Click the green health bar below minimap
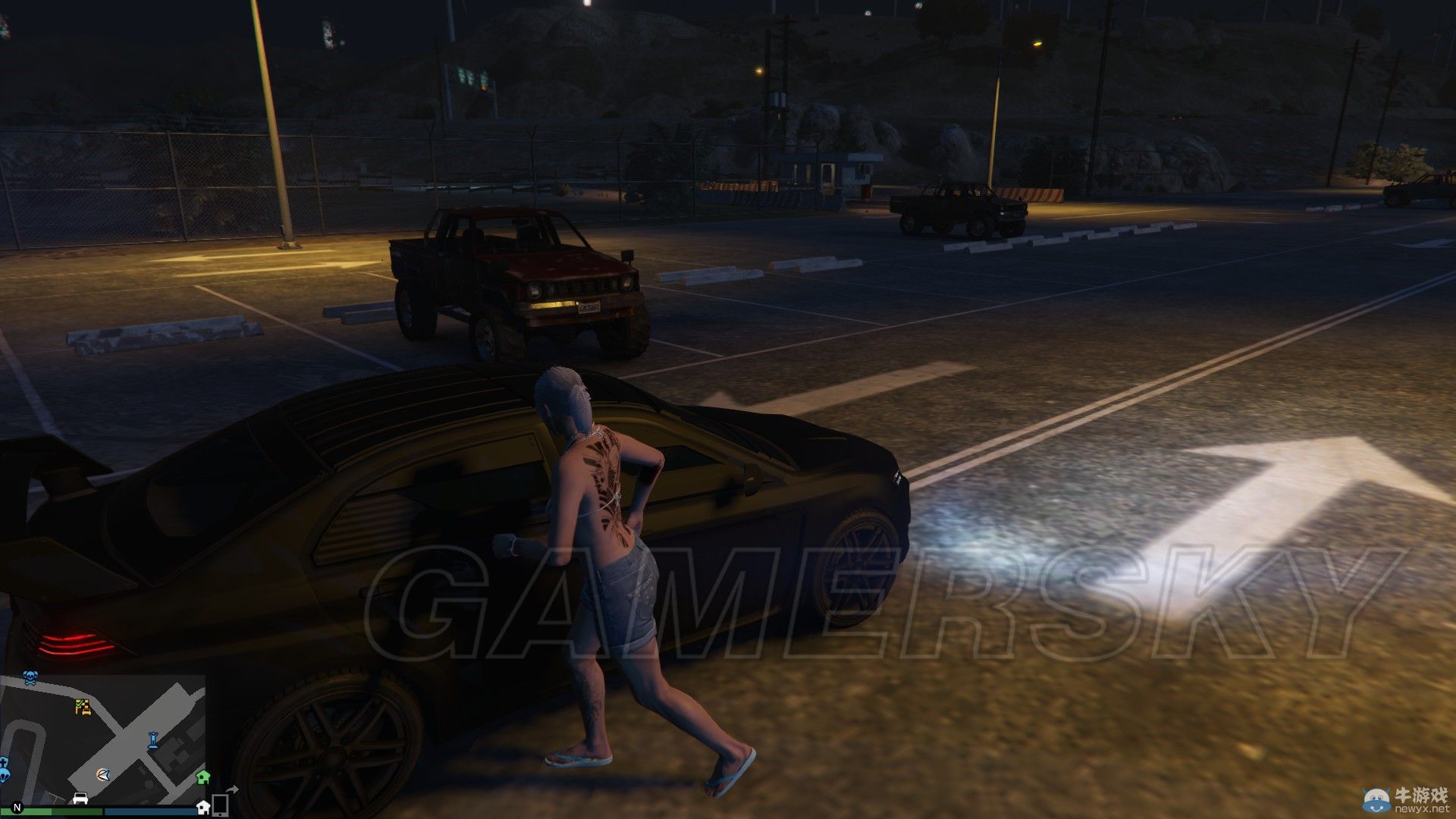Screen dimensions: 1456x819 (52, 813)
